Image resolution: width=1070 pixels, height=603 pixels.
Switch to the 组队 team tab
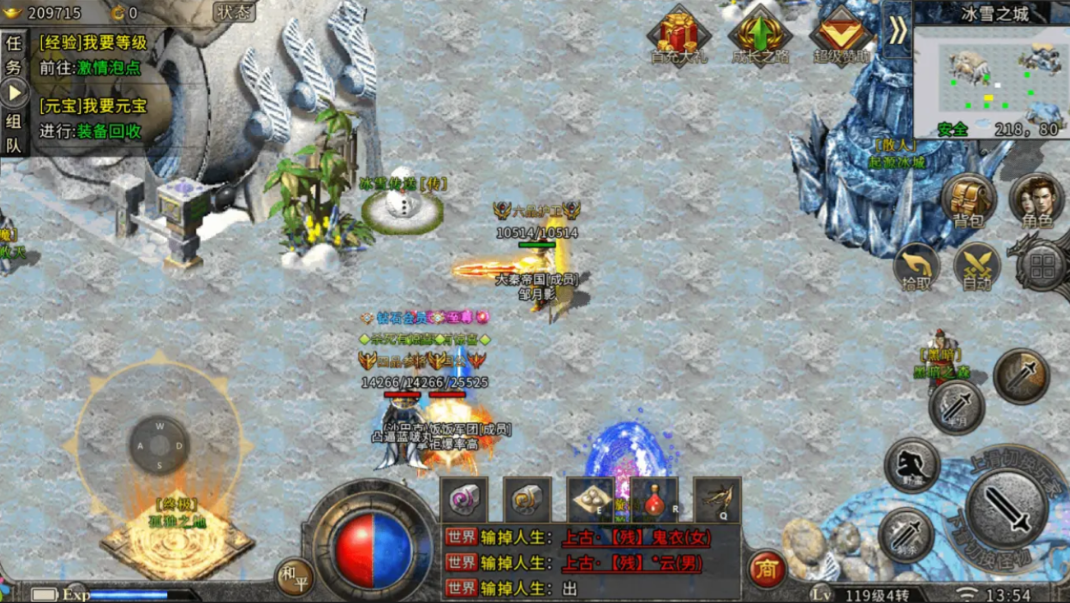[14, 132]
